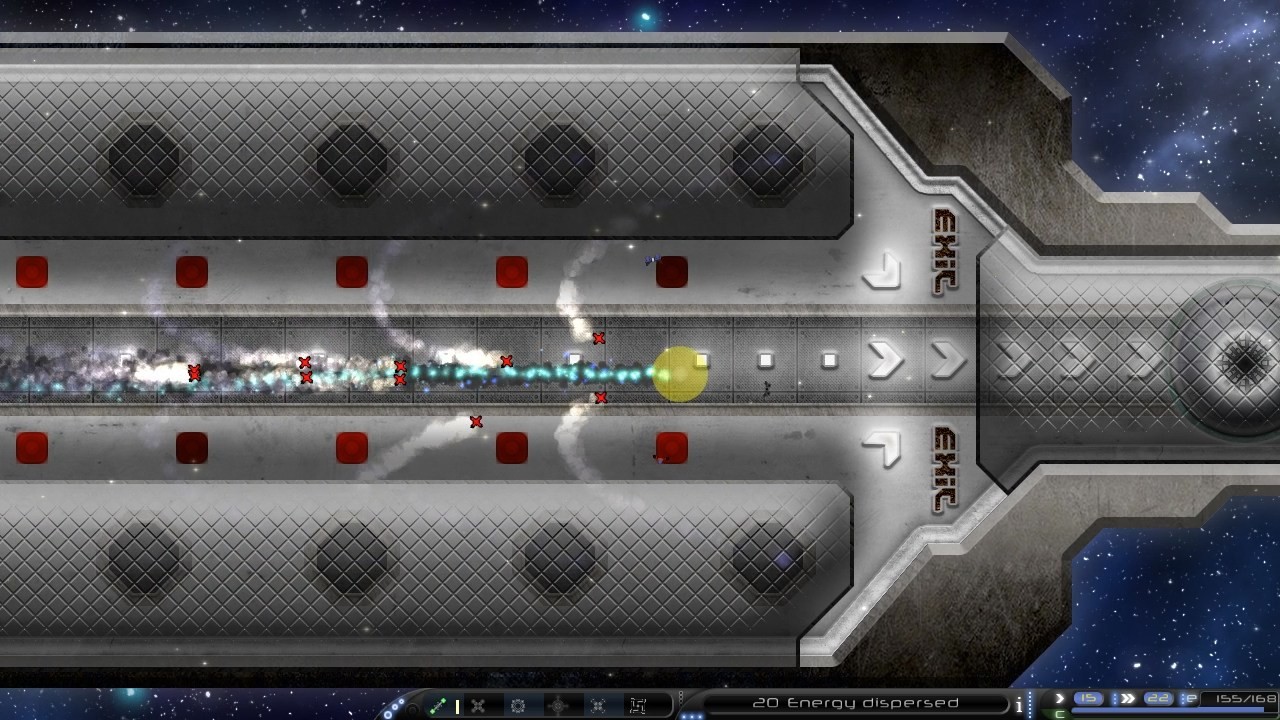Click the glowing yellow orb on the energy beam
Image resolution: width=1280 pixels, height=720 pixels.
click(x=679, y=373)
